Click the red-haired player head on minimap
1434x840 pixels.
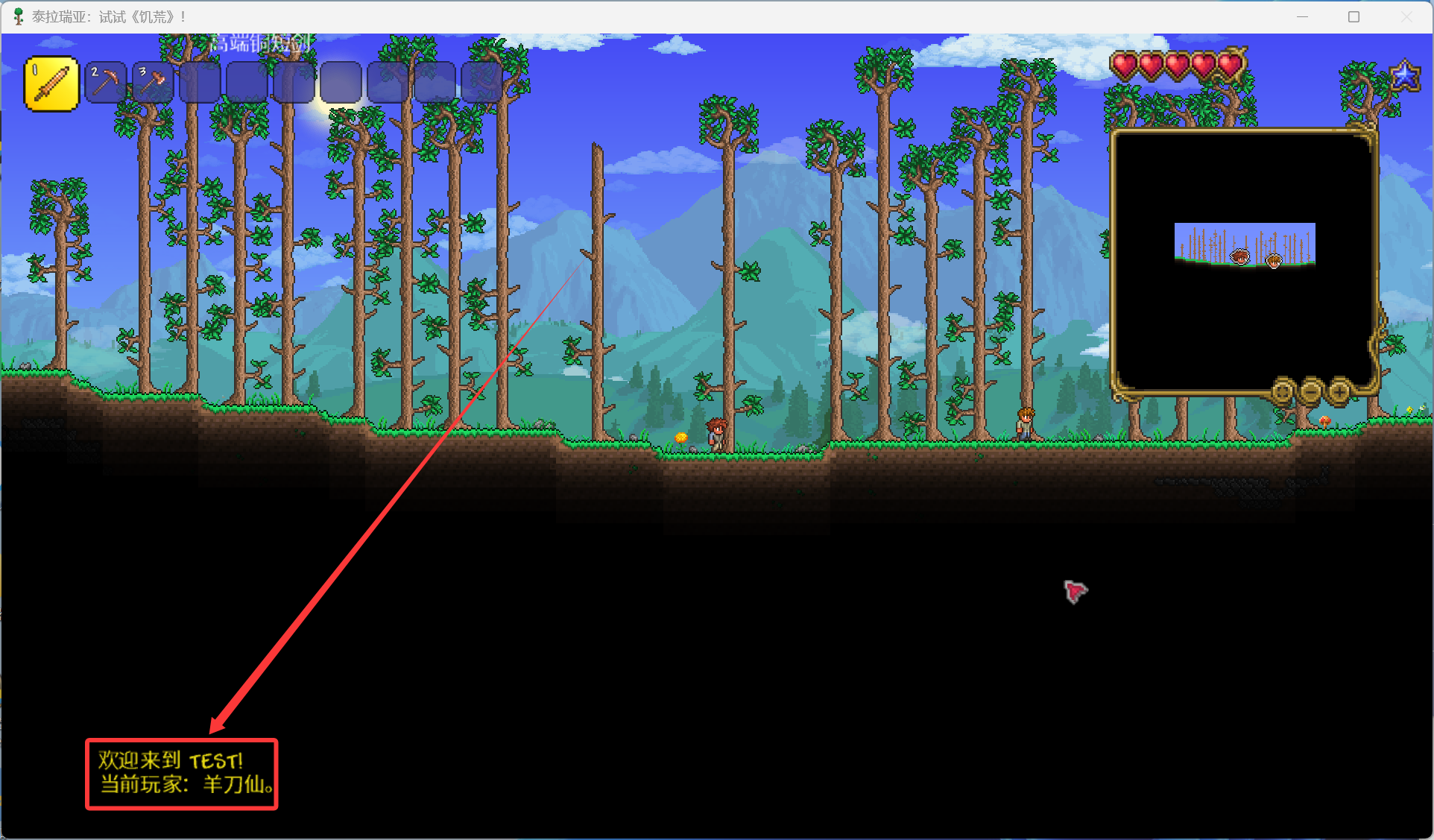pos(1240,257)
